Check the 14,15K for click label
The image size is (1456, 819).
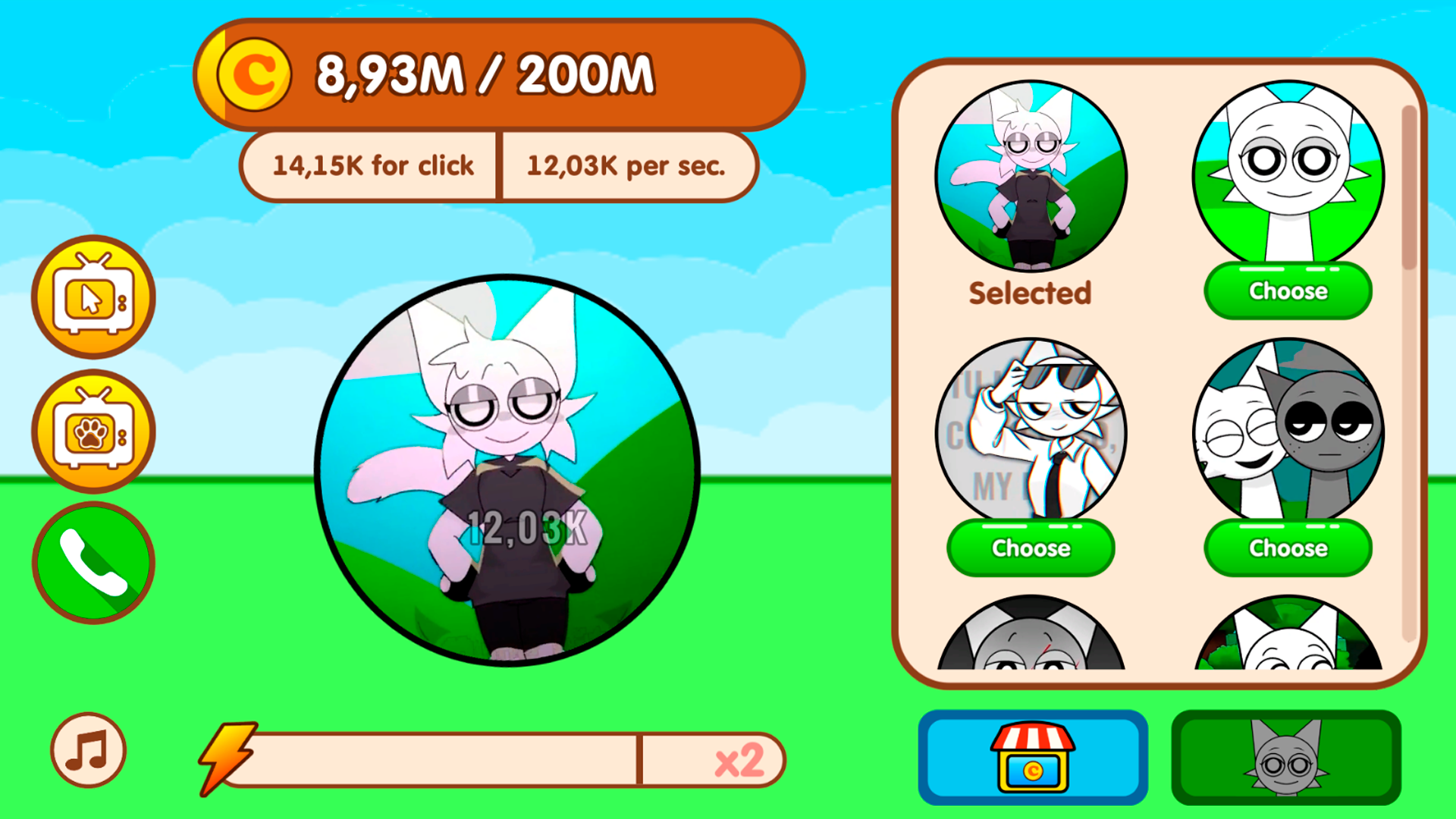(x=373, y=165)
